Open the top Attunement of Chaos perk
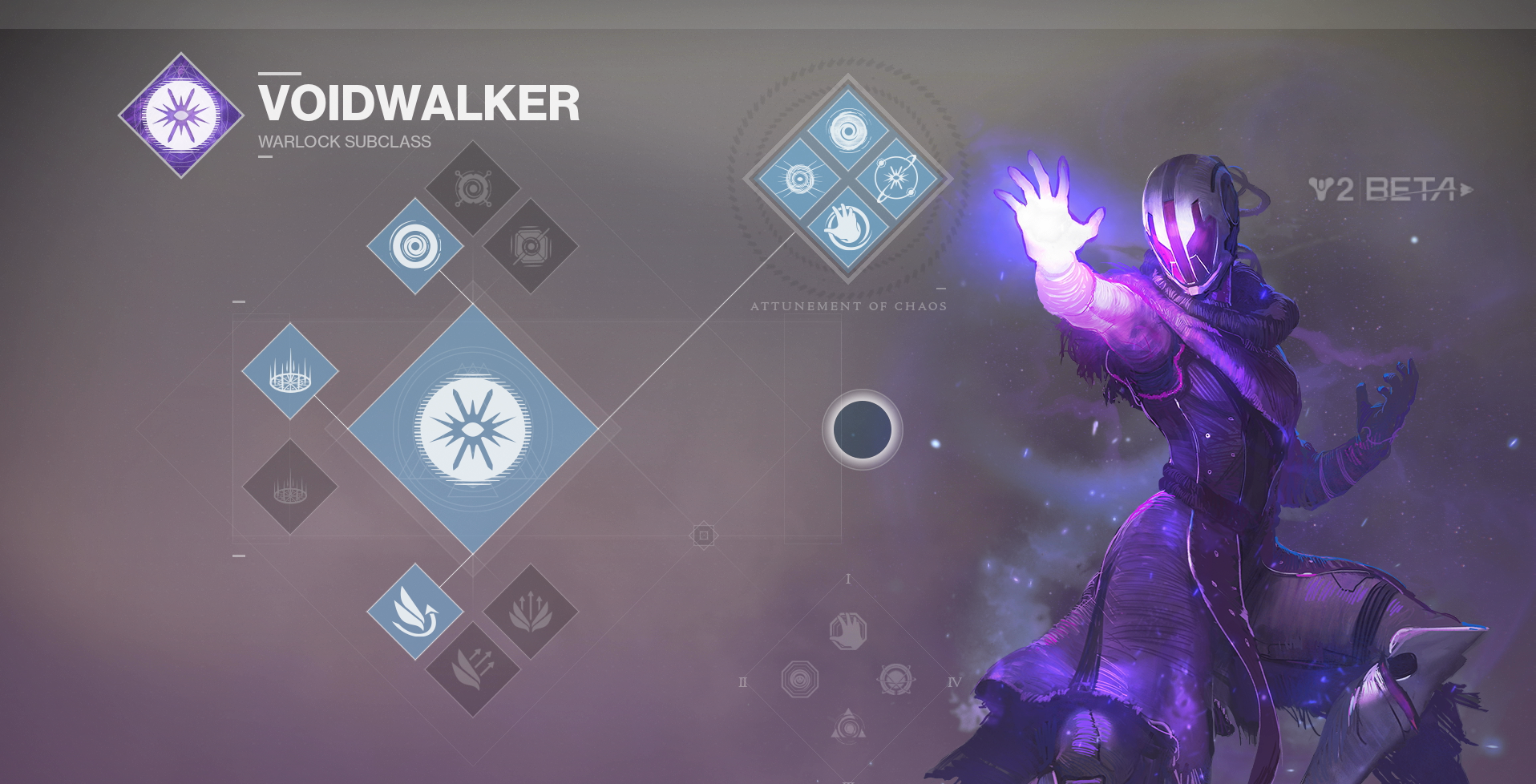The image size is (1536, 784). pyautogui.click(x=848, y=130)
